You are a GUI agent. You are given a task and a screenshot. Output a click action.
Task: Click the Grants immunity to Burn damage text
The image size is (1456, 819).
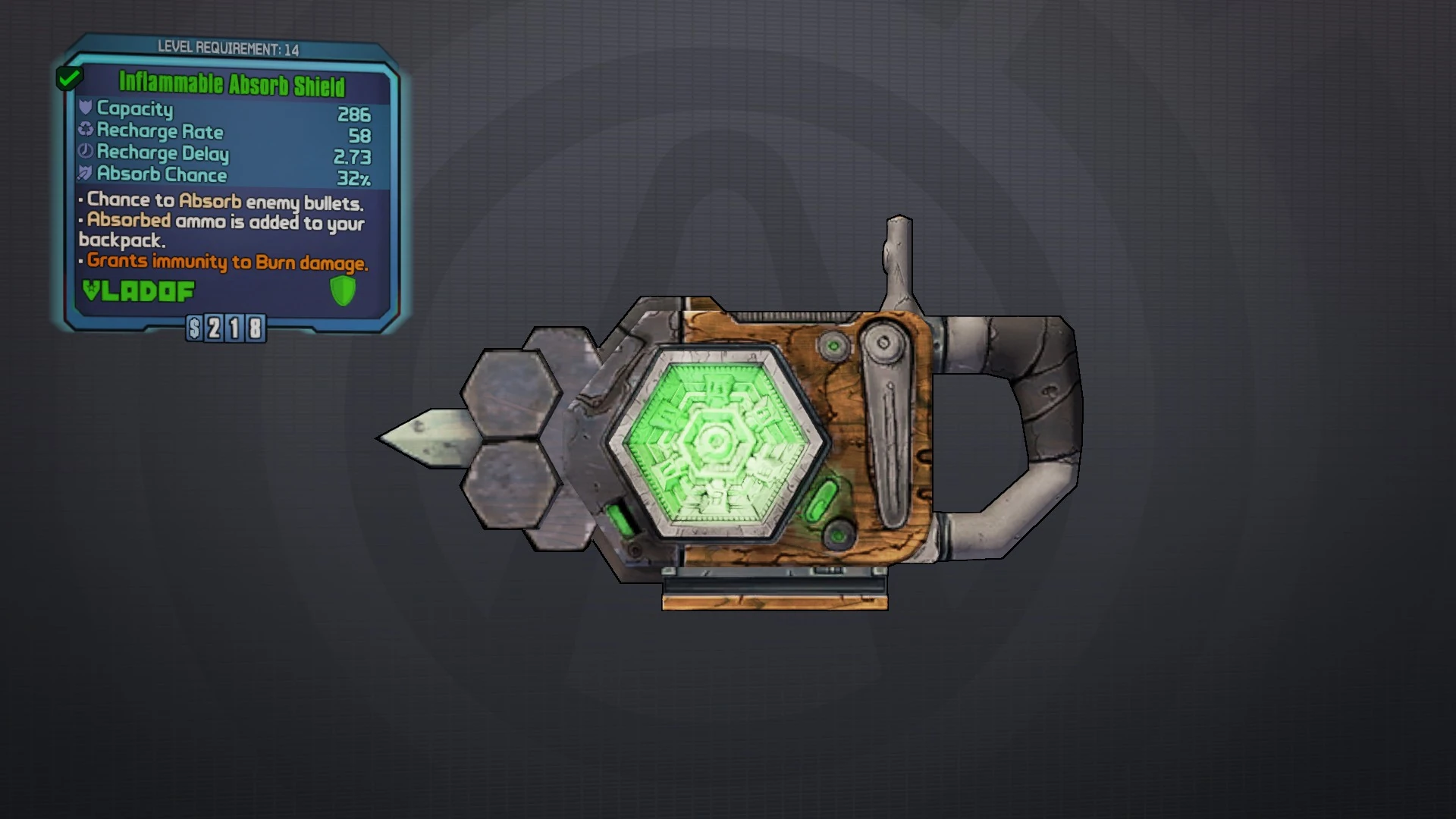click(224, 262)
